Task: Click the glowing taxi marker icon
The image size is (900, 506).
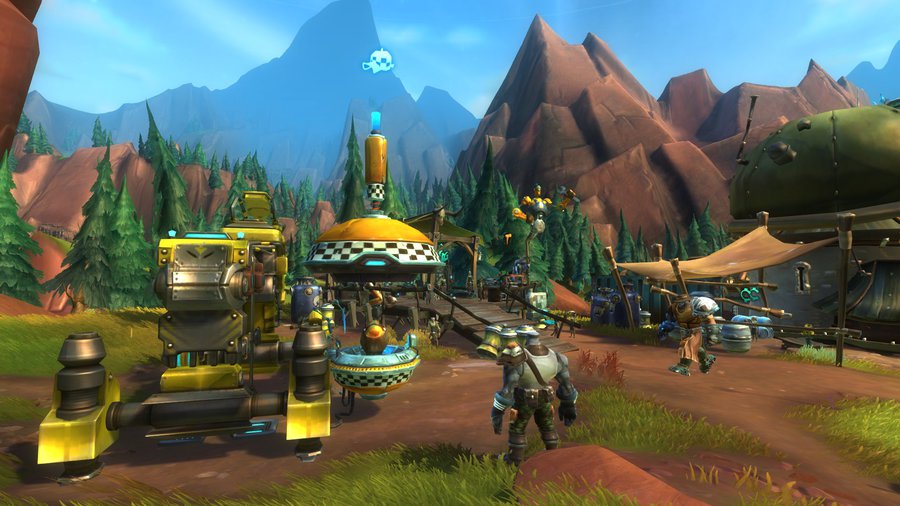Action: (x=377, y=62)
